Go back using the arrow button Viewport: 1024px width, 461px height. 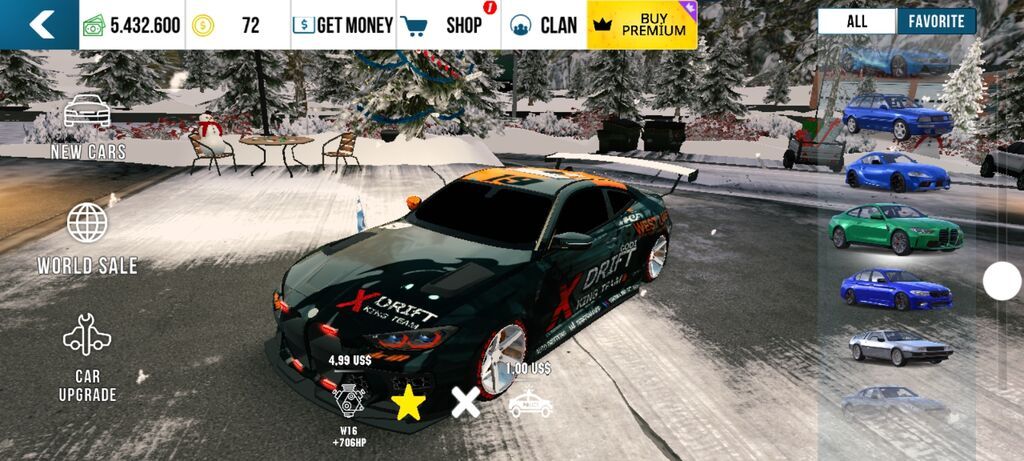pyautogui.click(x=40, y=25)
